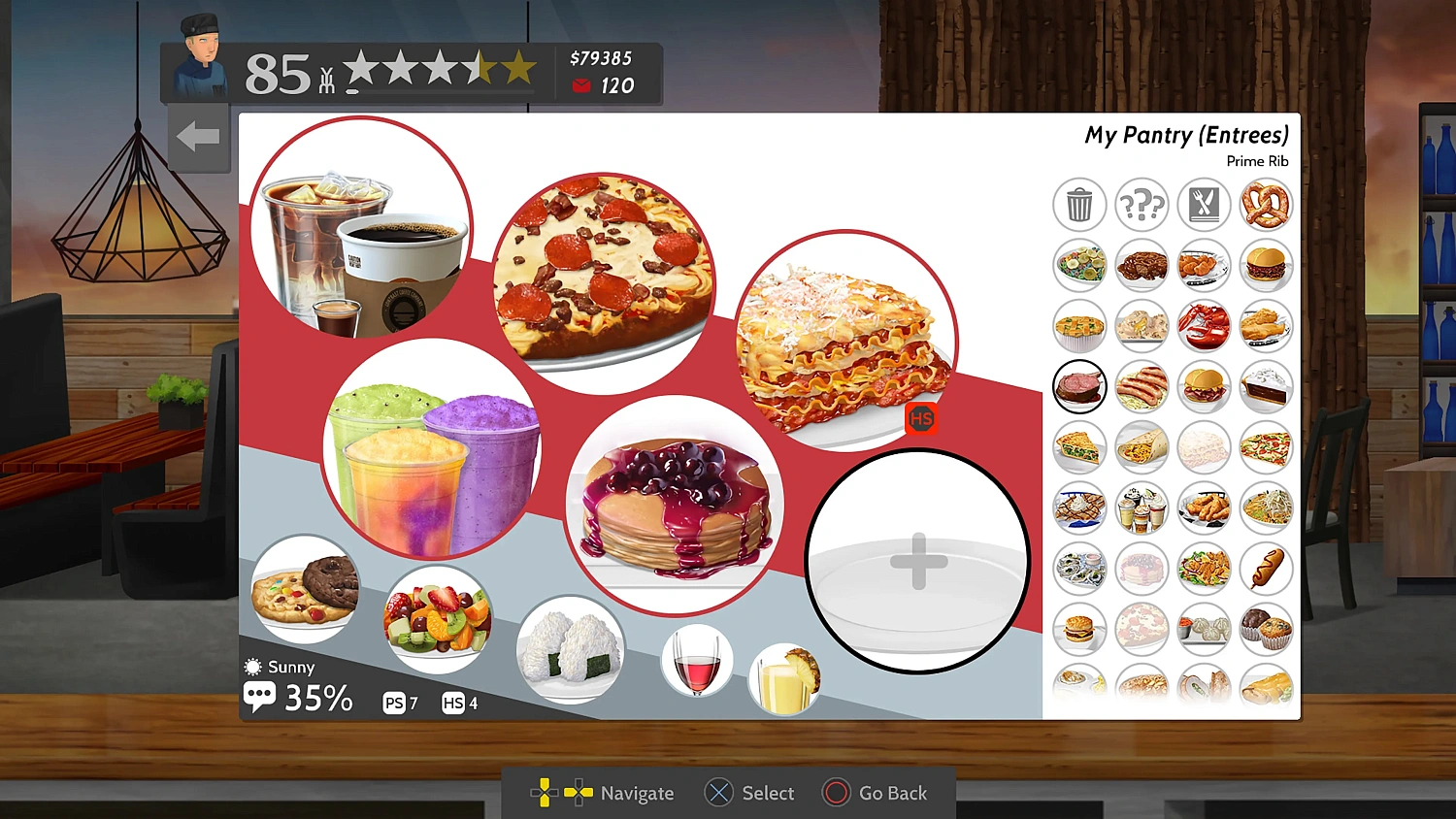Click the empty plus plate slot

point(916,561)
